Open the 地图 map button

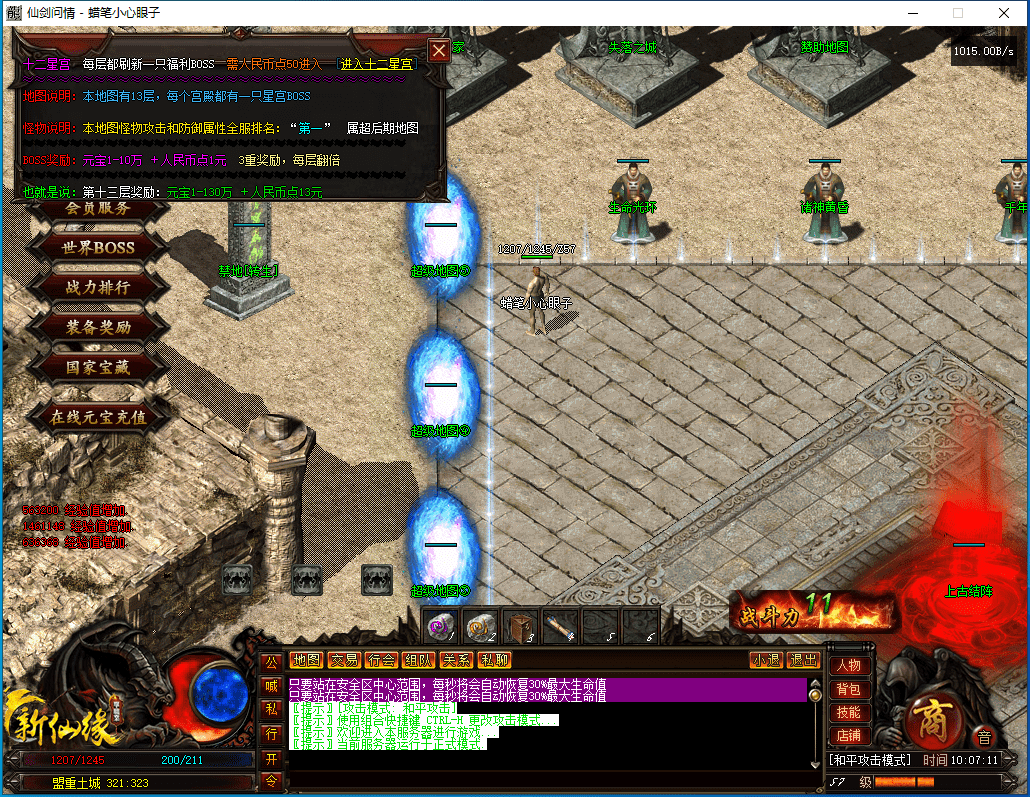click(307, 660)
